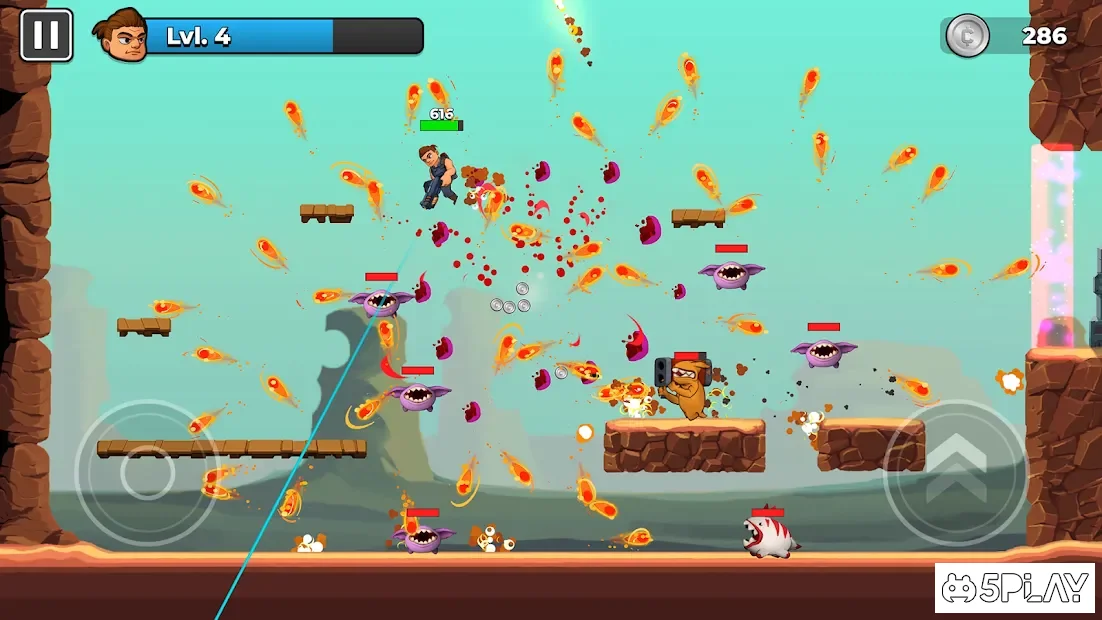Pause the game
Image resolution: width=1102 pixels, height=620 pixels.
coord(46,35)
